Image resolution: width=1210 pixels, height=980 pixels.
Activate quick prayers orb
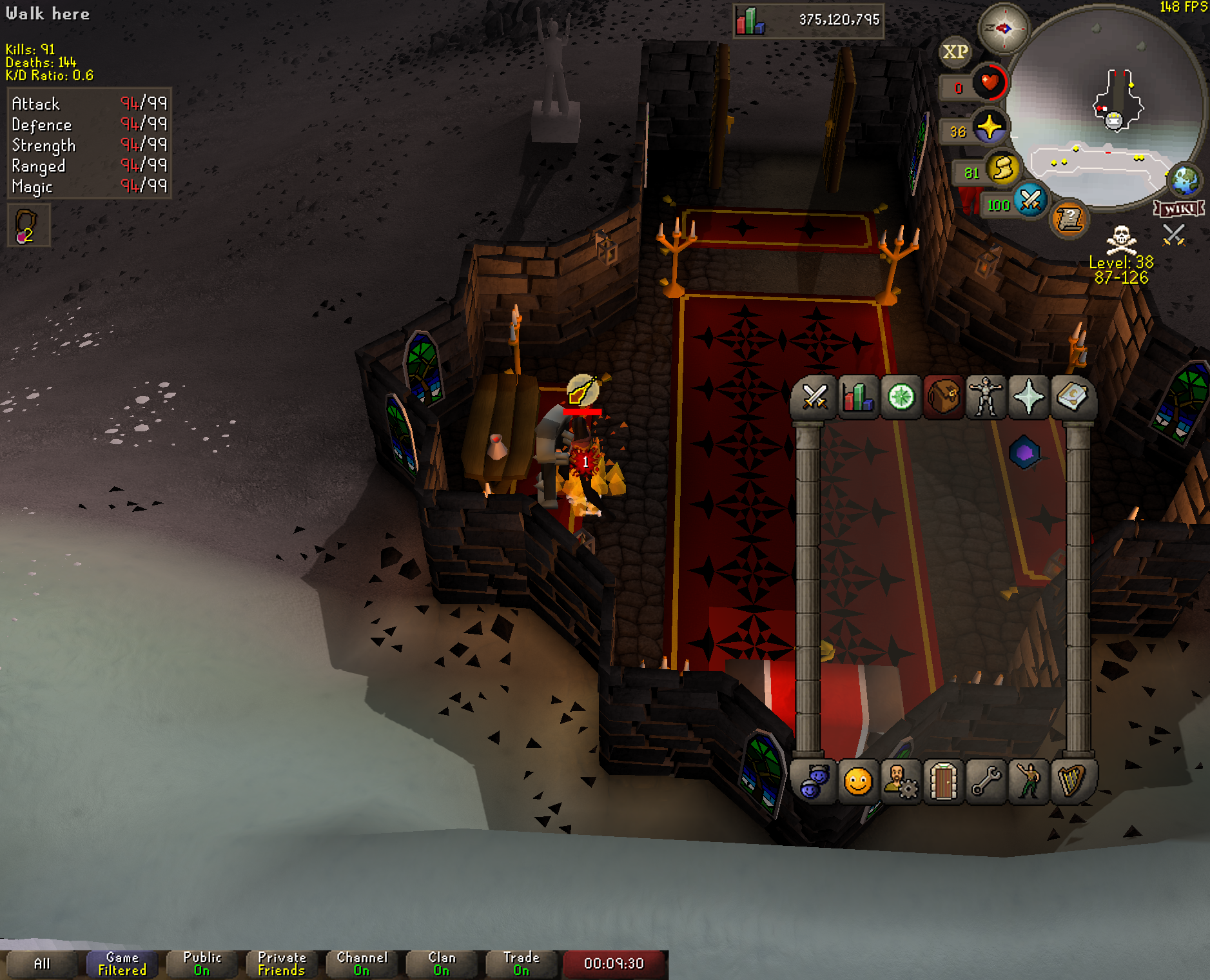[x=989, y=127]
